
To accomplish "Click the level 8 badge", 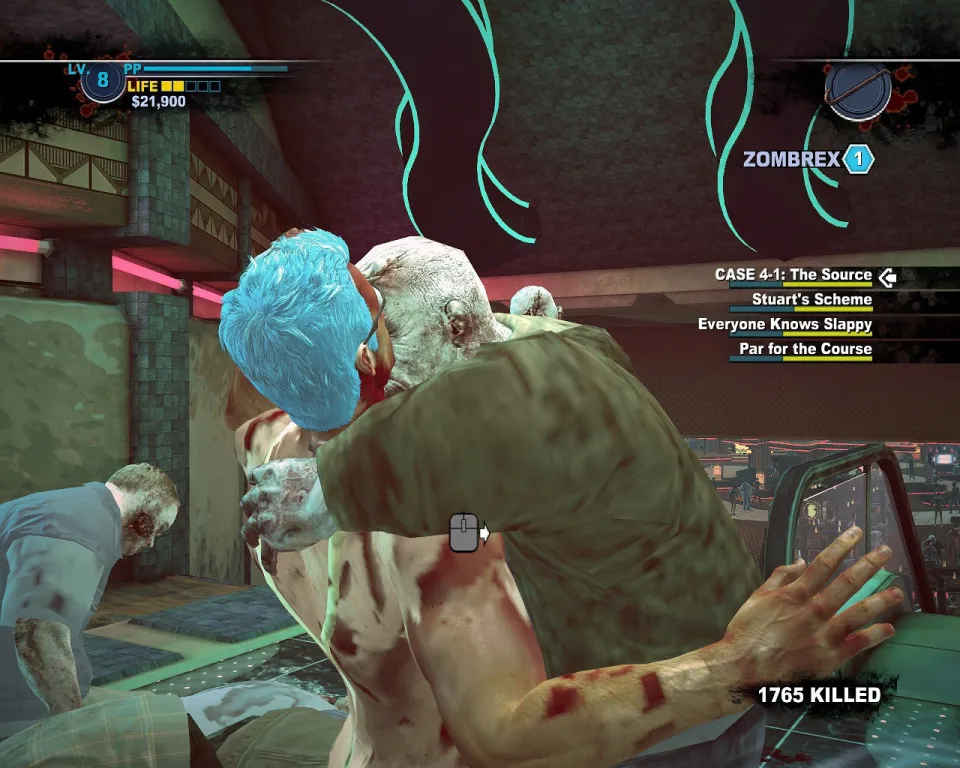I will 102,81.
